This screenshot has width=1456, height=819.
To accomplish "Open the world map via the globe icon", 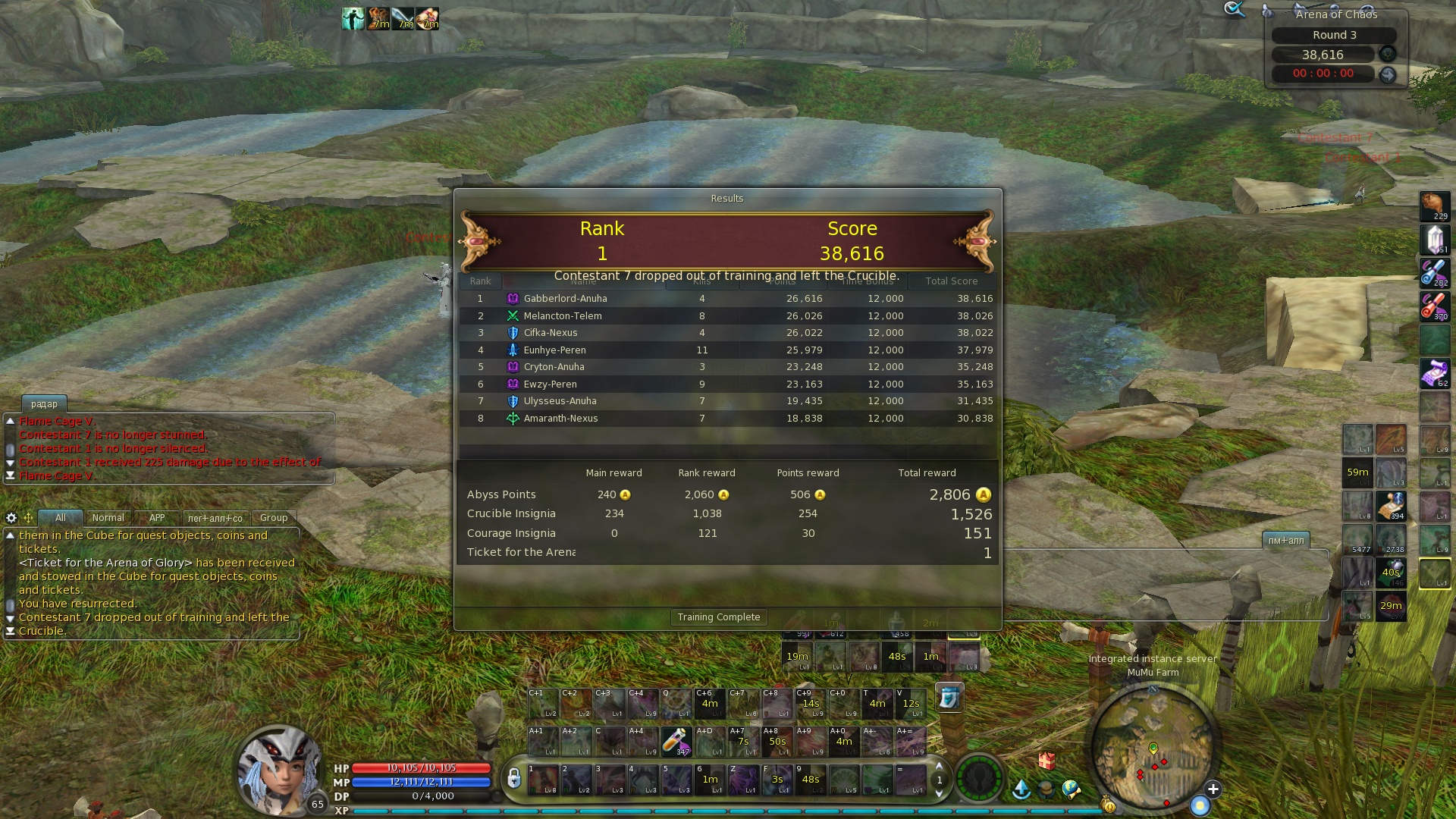I will click(x=1071, y=790).
